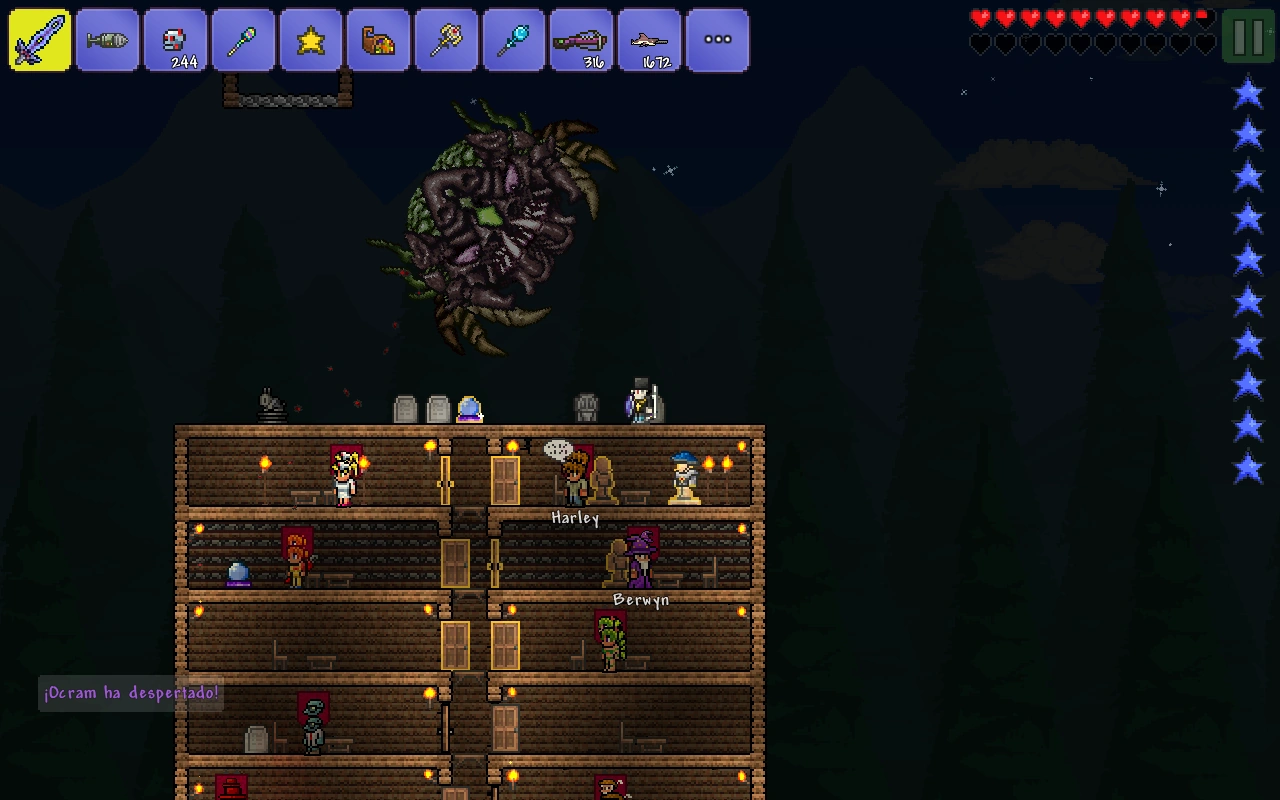The height and width of the screenshot is (800, 1280).
Task: Select the horn pouch in the sixth hotbar slot
Action: [379, 40]
